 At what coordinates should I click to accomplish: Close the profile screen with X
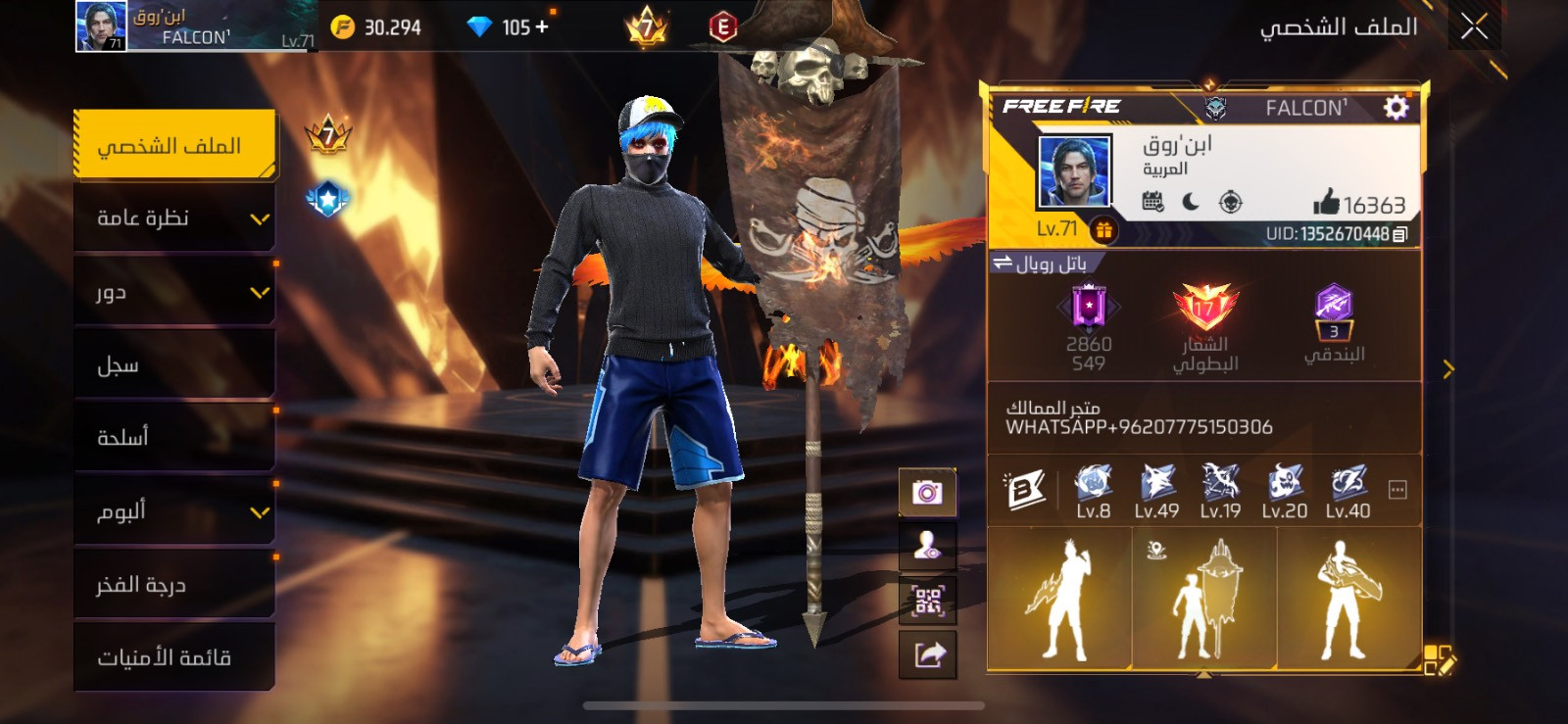tap(1474, 26)
